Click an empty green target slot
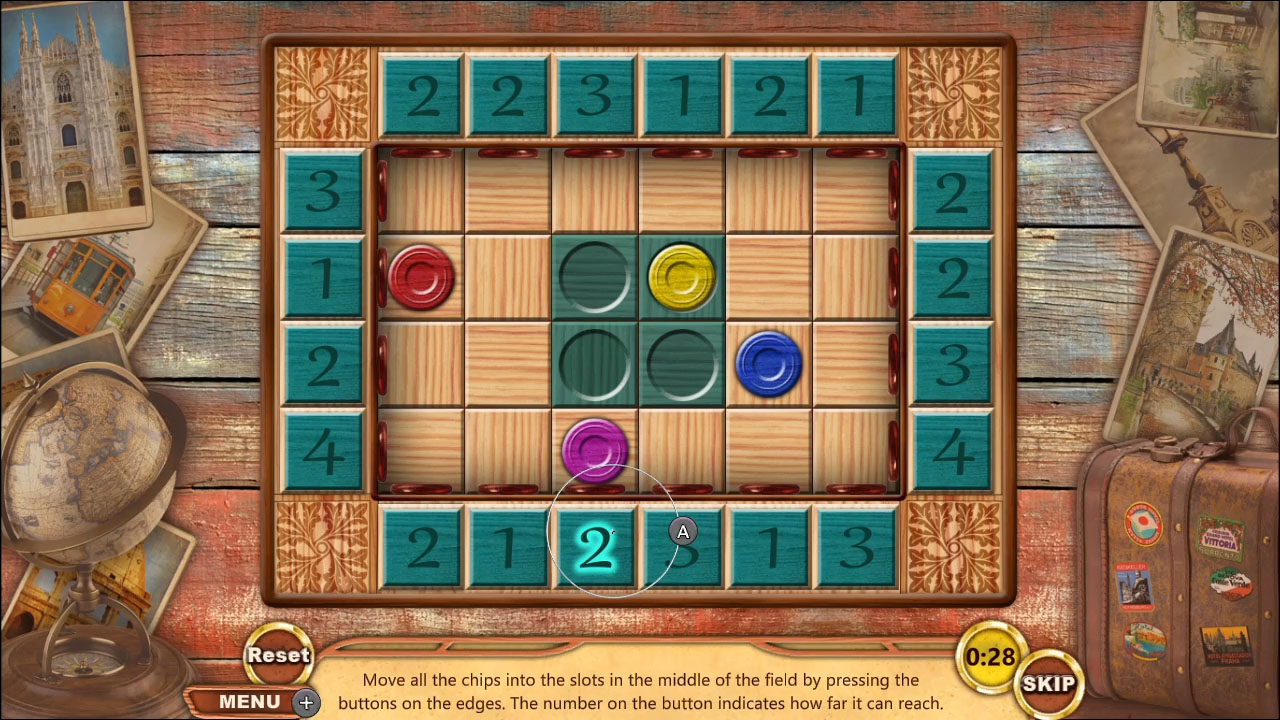 pos(595,363)
